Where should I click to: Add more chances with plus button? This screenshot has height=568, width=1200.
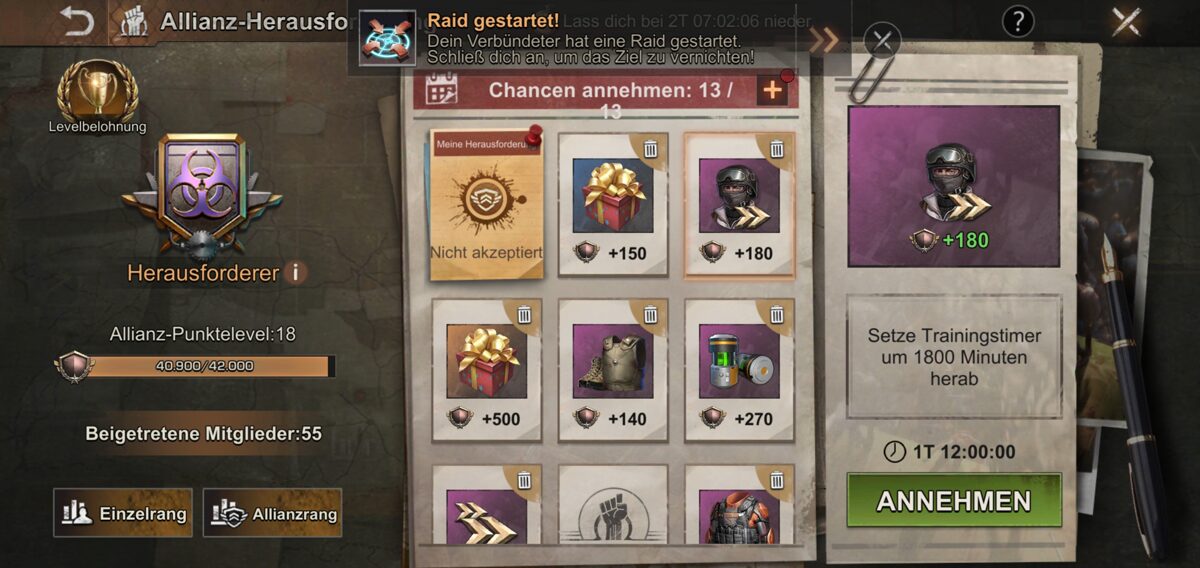point(772,91)
